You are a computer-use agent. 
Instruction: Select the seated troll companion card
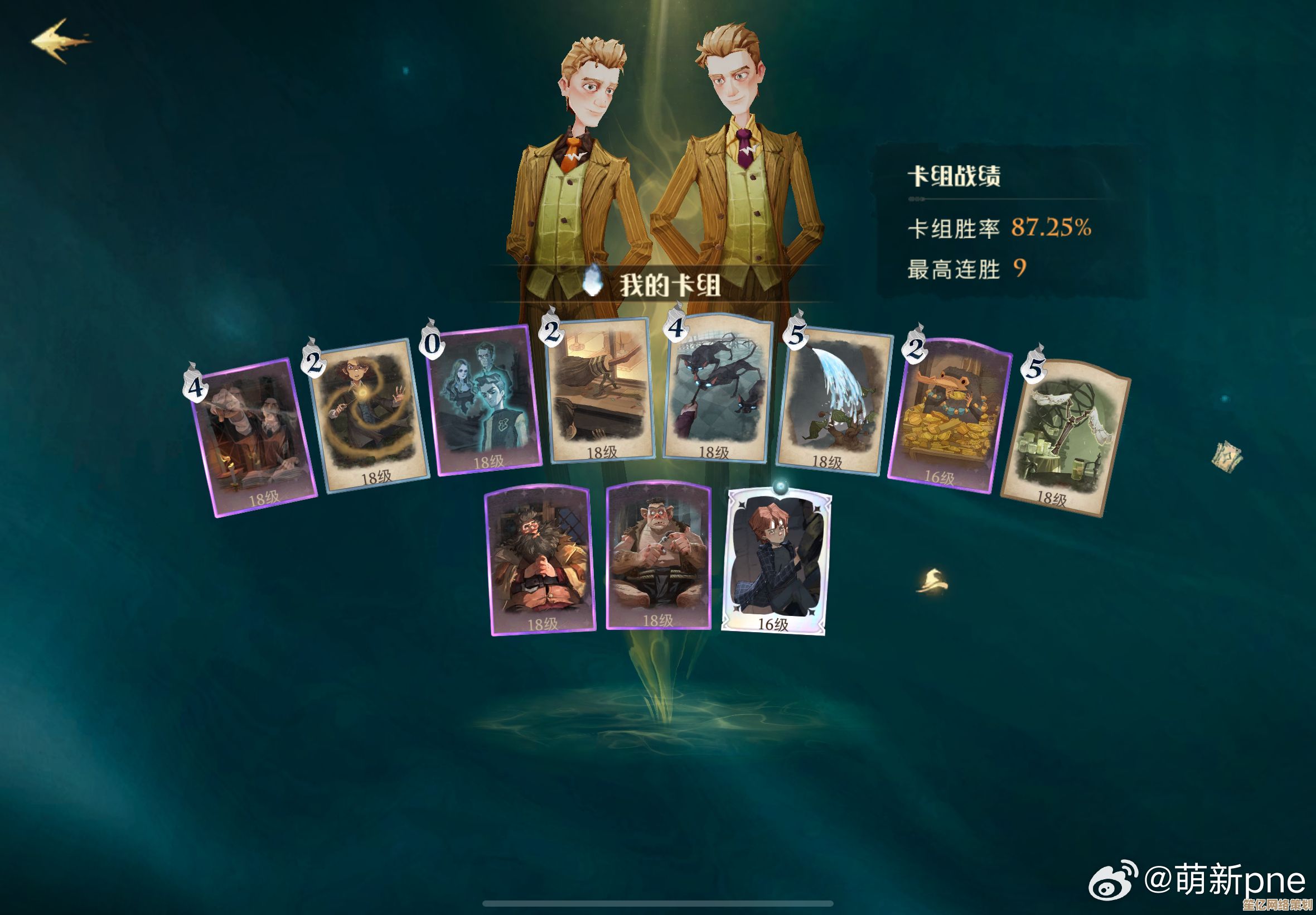click(x=659, y=556)
